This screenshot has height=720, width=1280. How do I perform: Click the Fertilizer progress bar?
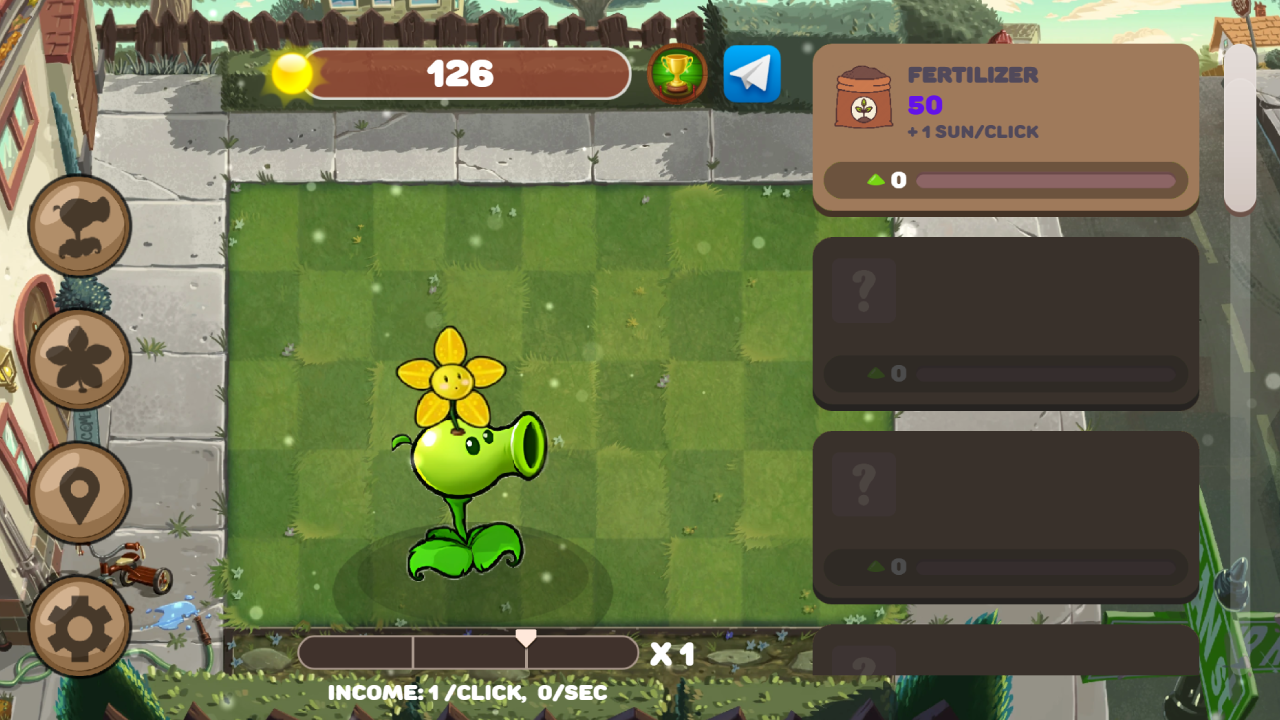click(1045, 181)
